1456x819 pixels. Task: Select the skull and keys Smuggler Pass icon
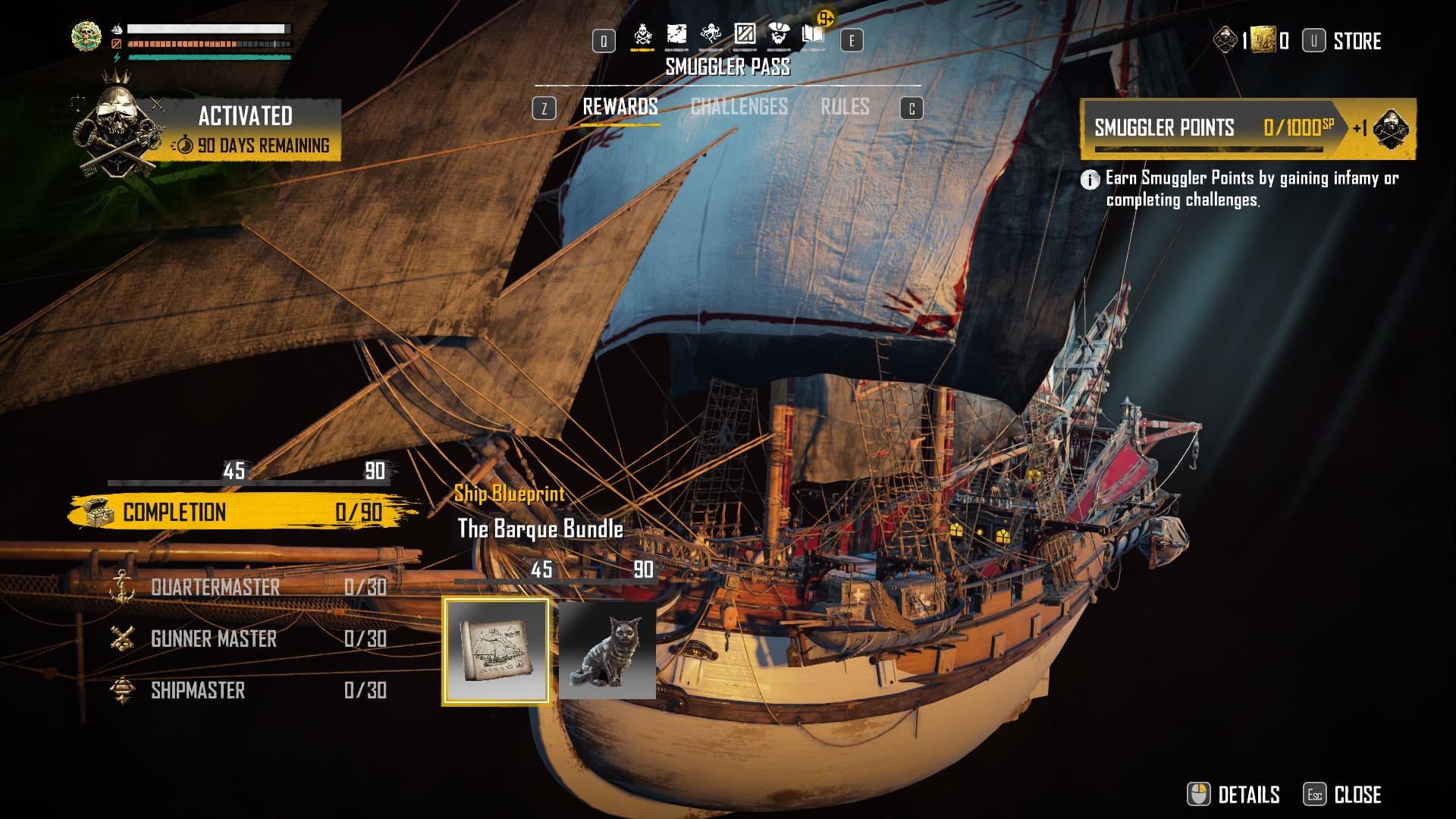click(x=642, y=35)
